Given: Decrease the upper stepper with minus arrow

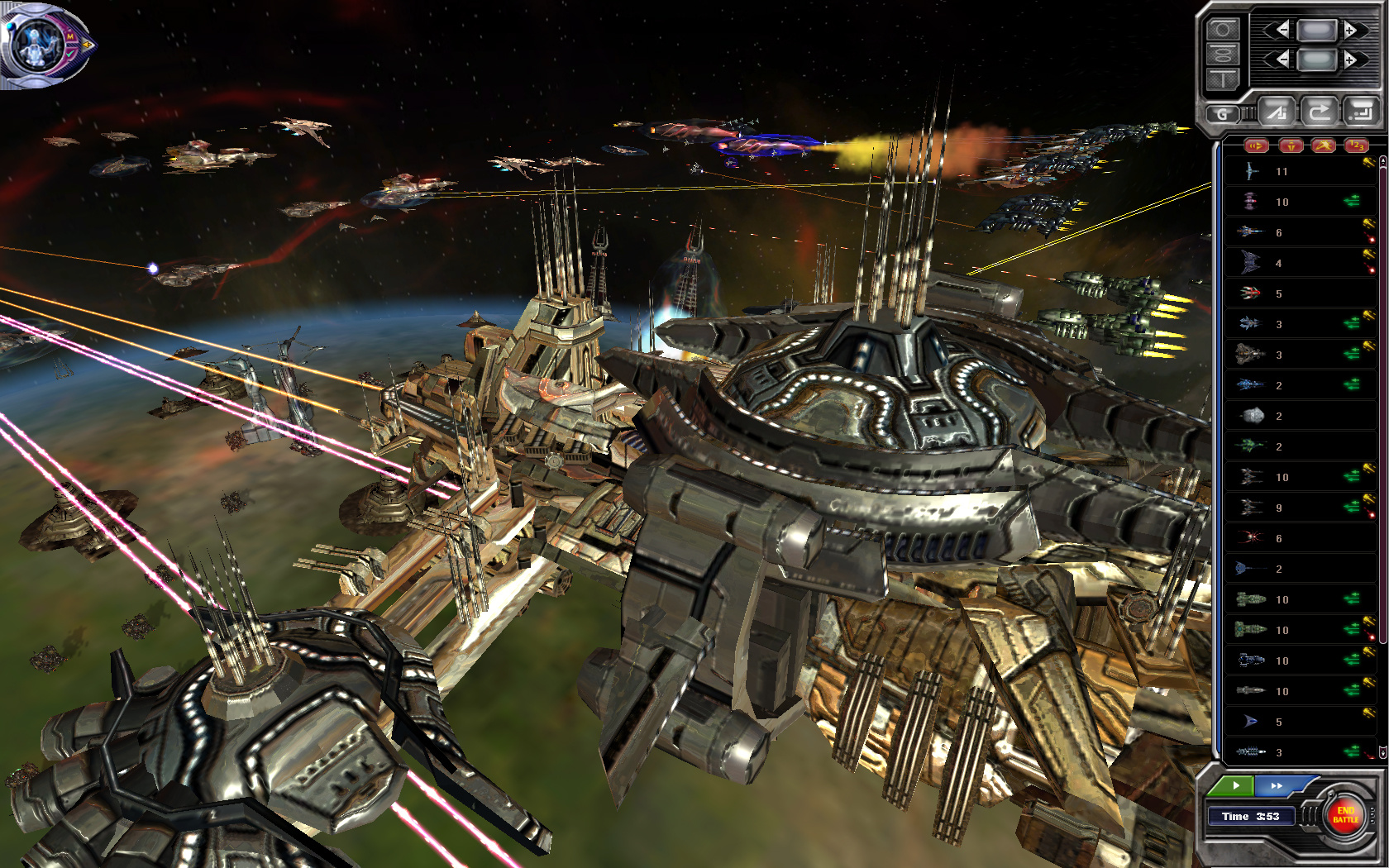Looking at the screenshot, I should pos(1282,31).
